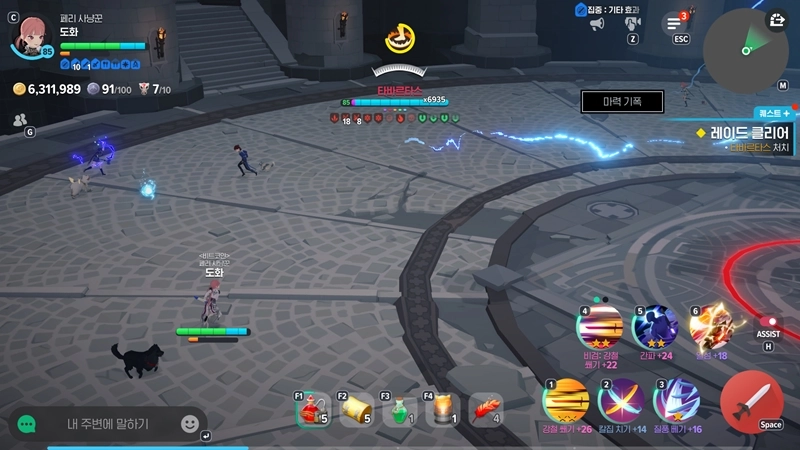Click the megaphone announcement icon
The image size is (800, 450).
pyautogui.click(x=597, y=24)
